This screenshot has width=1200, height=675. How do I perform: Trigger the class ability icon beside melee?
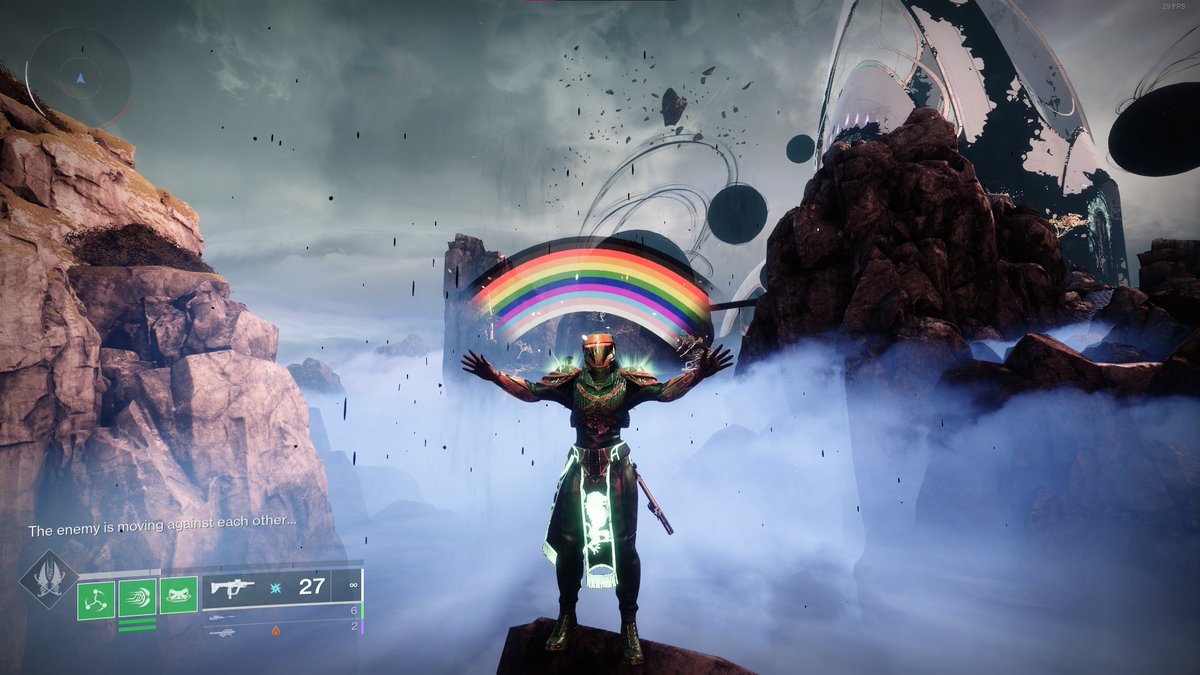pos(178,595)
